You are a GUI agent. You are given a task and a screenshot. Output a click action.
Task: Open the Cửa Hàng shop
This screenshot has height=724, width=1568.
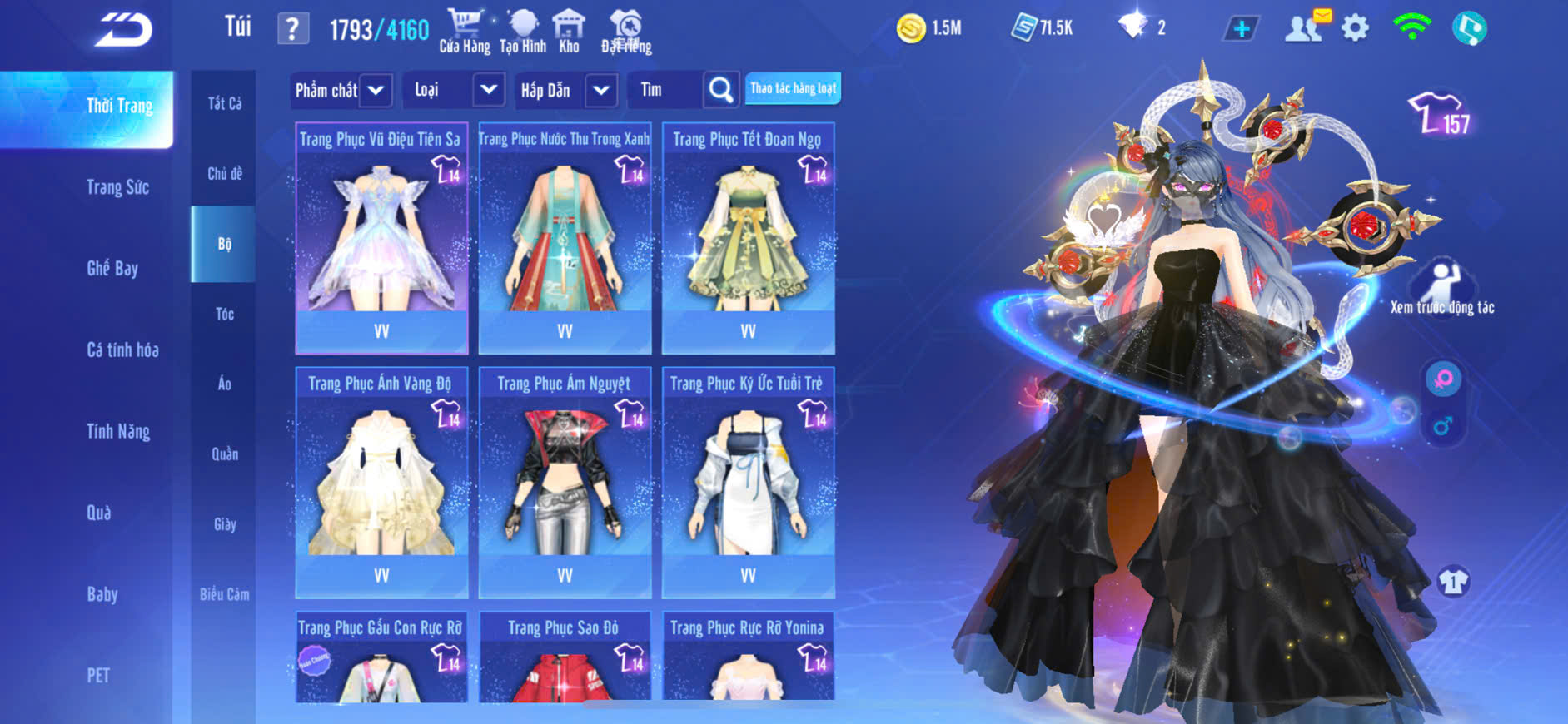click(465, 32)
